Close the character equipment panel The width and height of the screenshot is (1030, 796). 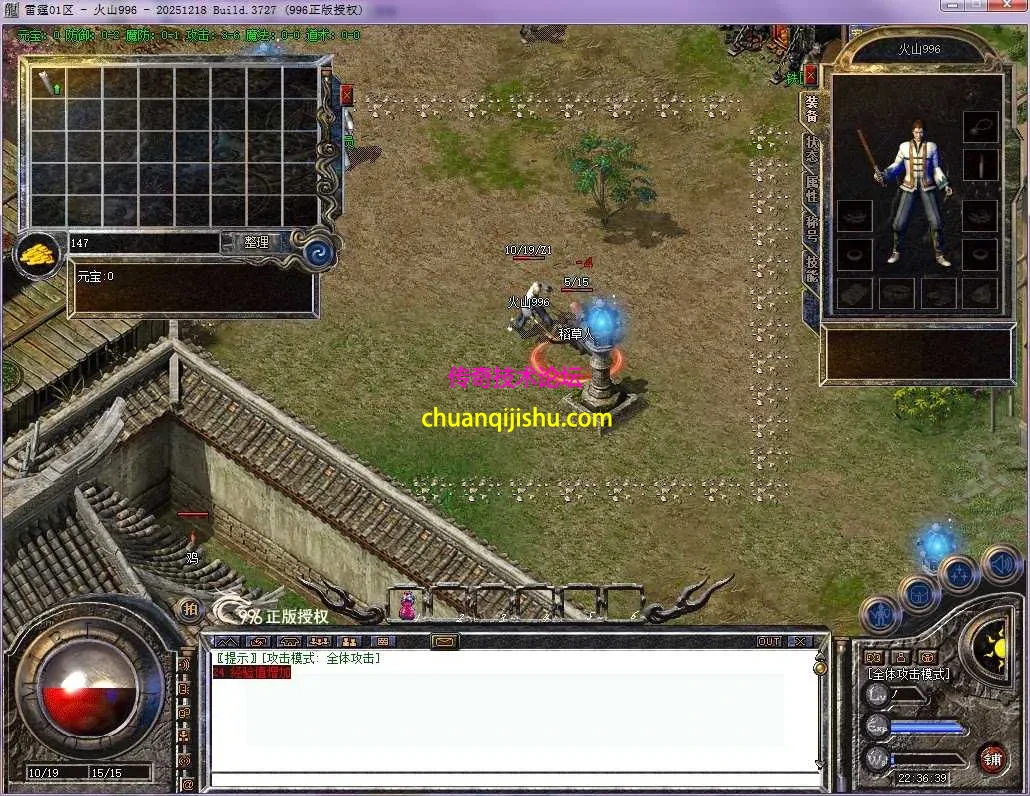point(811,75)
